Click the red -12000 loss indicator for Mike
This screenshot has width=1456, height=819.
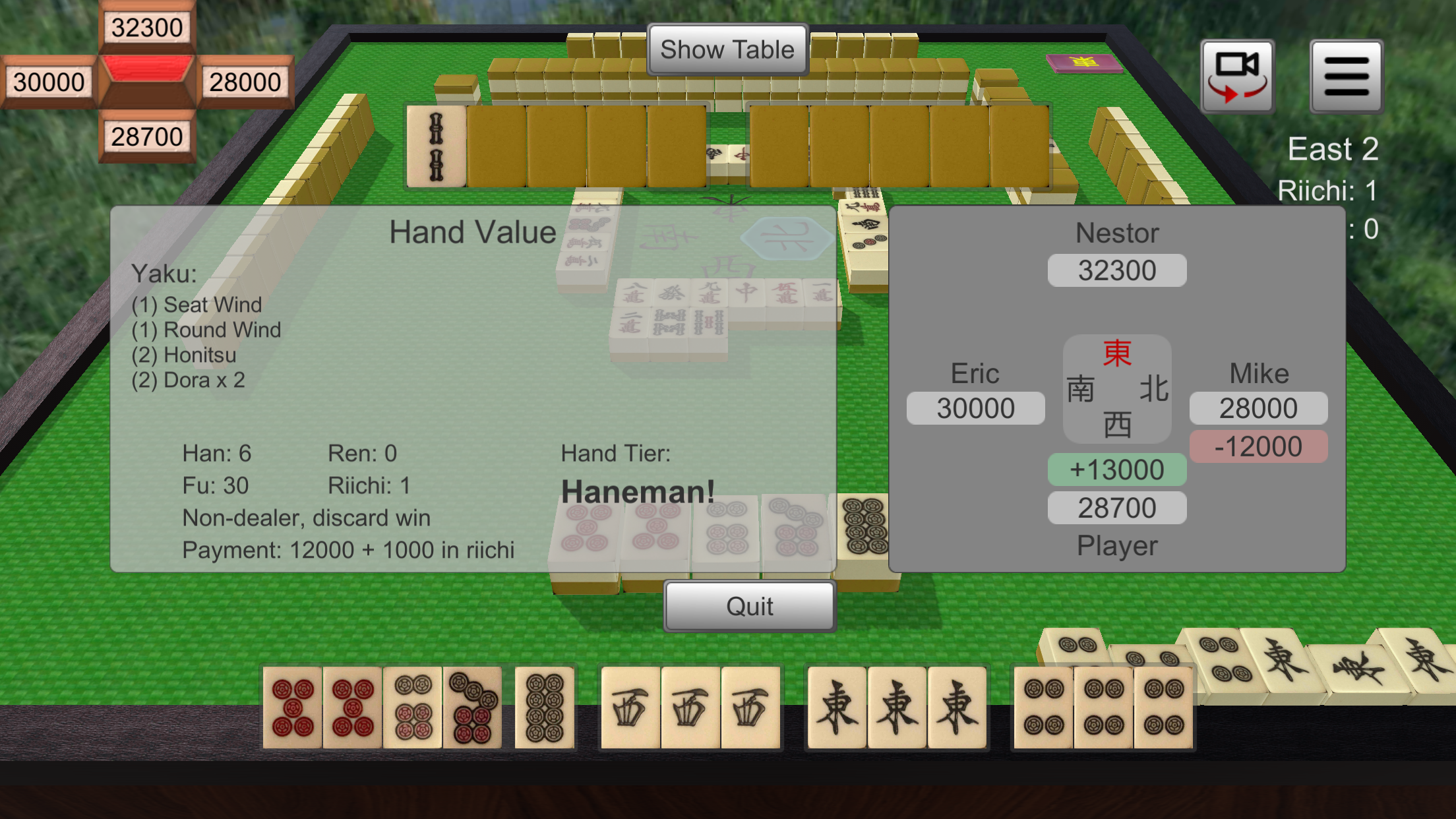1258,446
